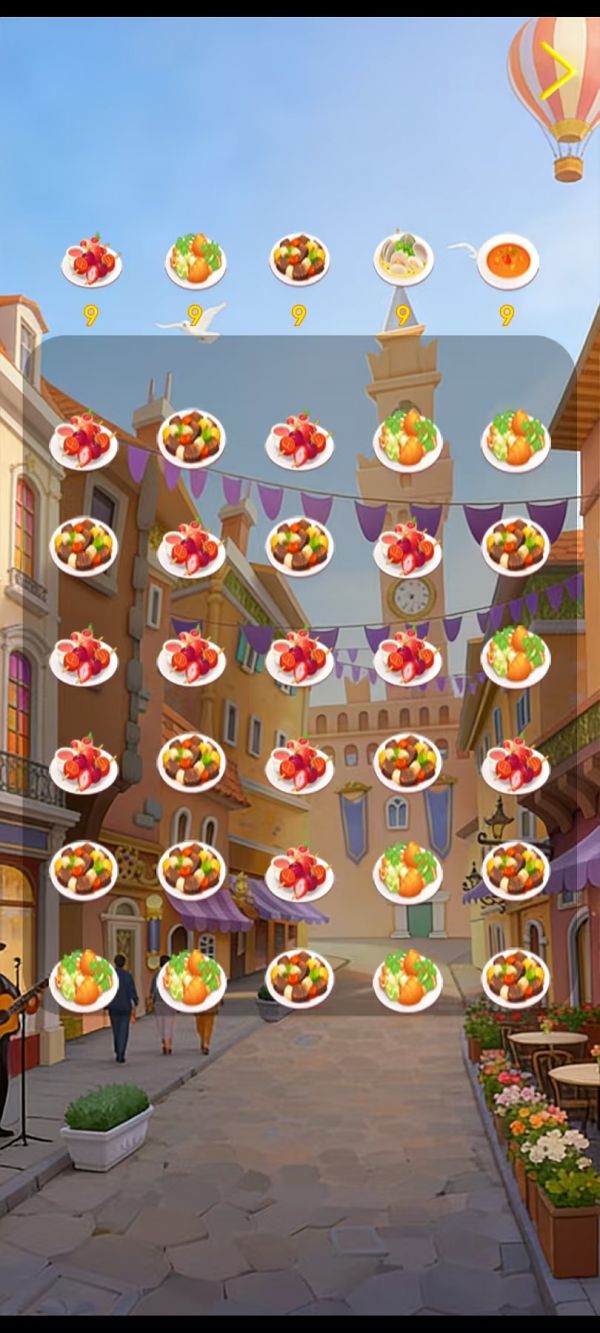Tap the yellow arrow next button

pos(557,73)
